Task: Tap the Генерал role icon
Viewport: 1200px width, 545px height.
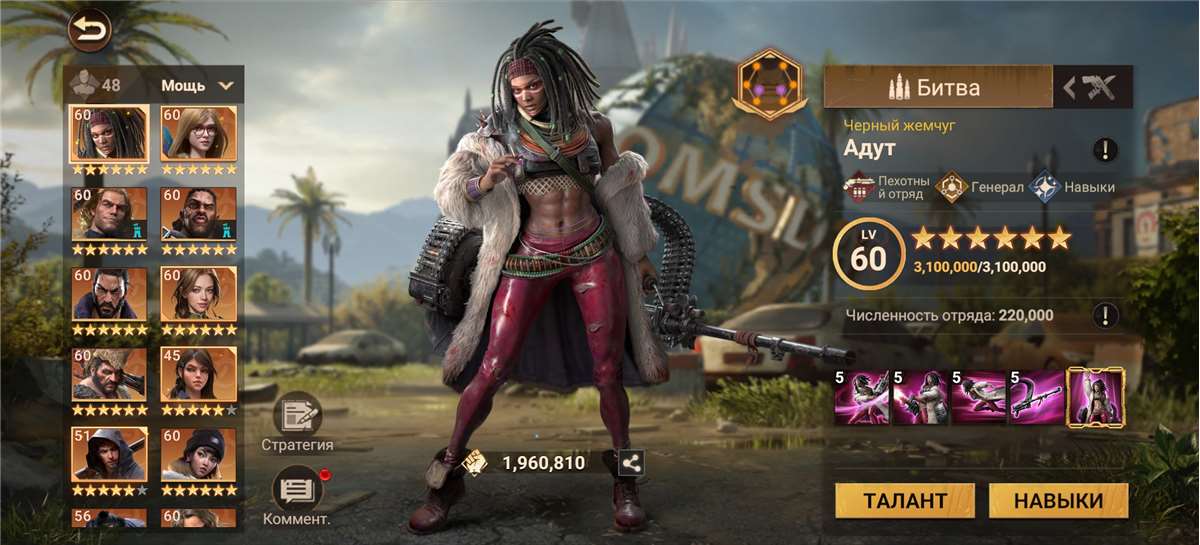Action: tap(951, 187)
